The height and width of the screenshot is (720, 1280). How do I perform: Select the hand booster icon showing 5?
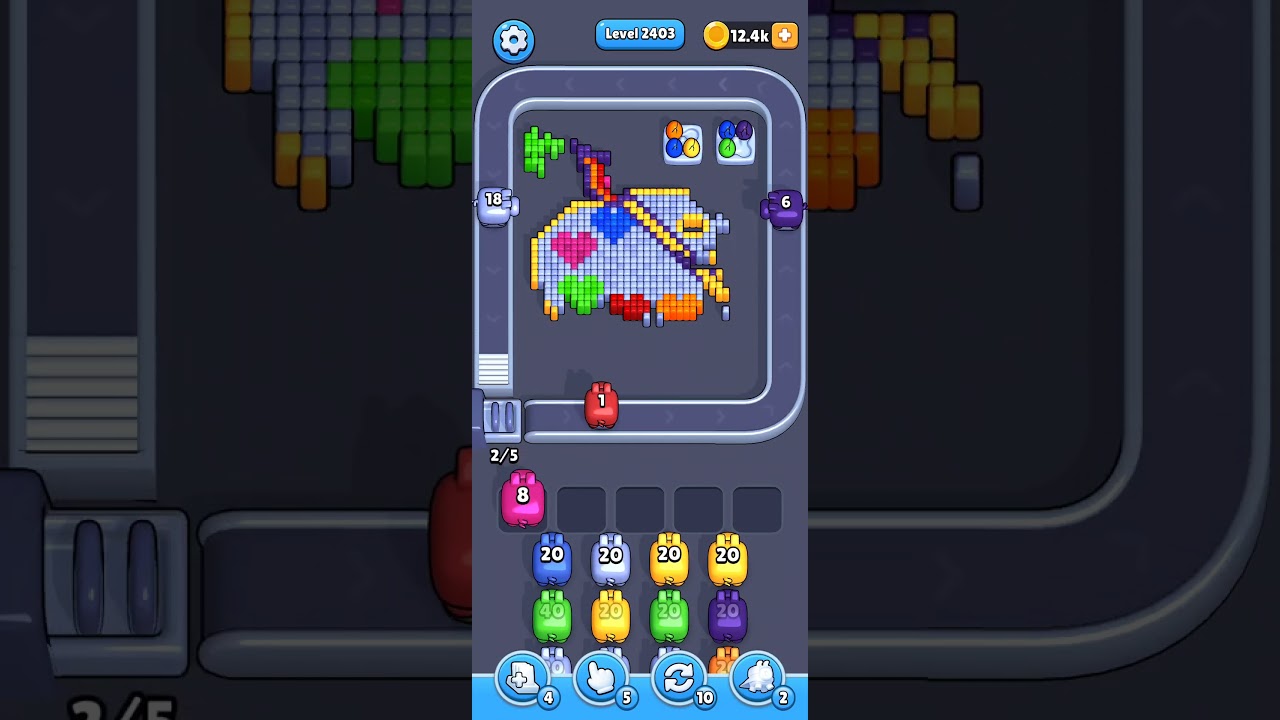click(x=601, y=678)
